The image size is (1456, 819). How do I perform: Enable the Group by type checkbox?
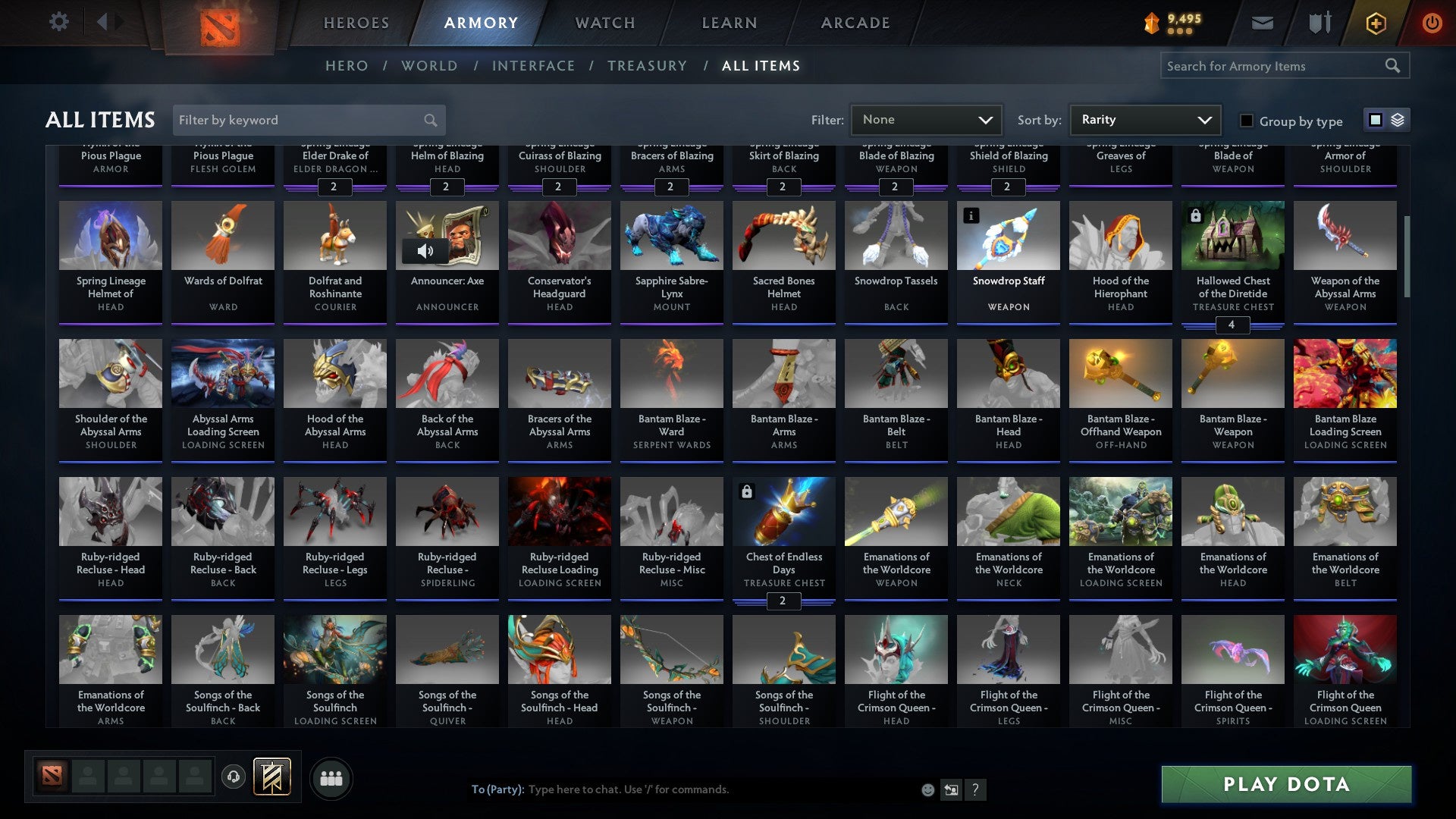(1246, 121)
